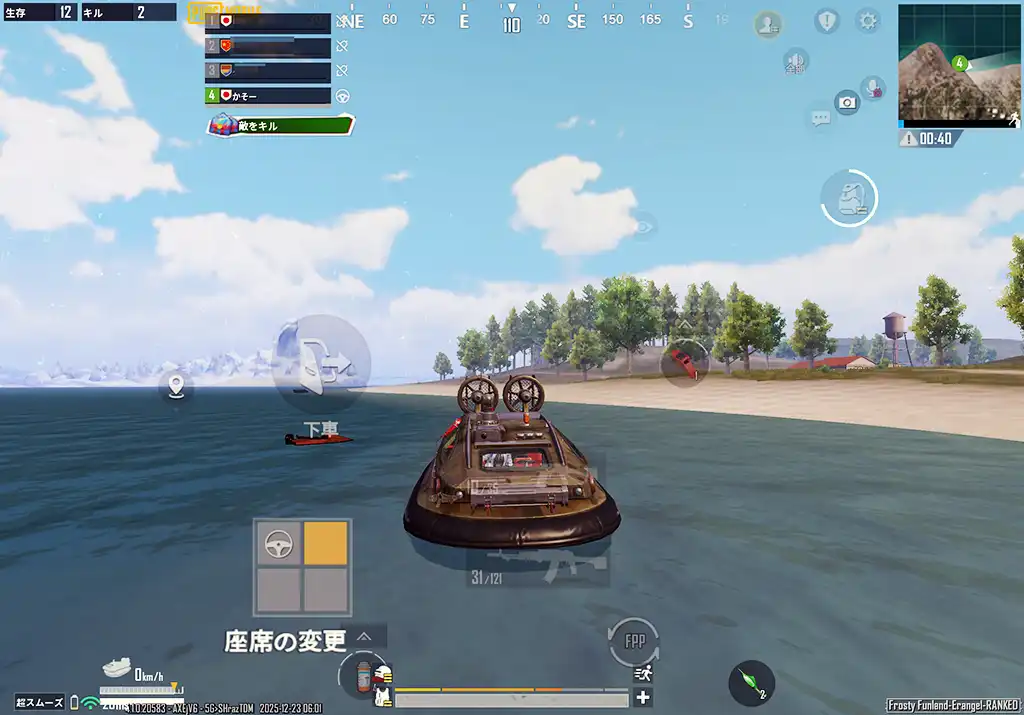
Task: Toggle the microphone icon
Action: tap(875, 88)
